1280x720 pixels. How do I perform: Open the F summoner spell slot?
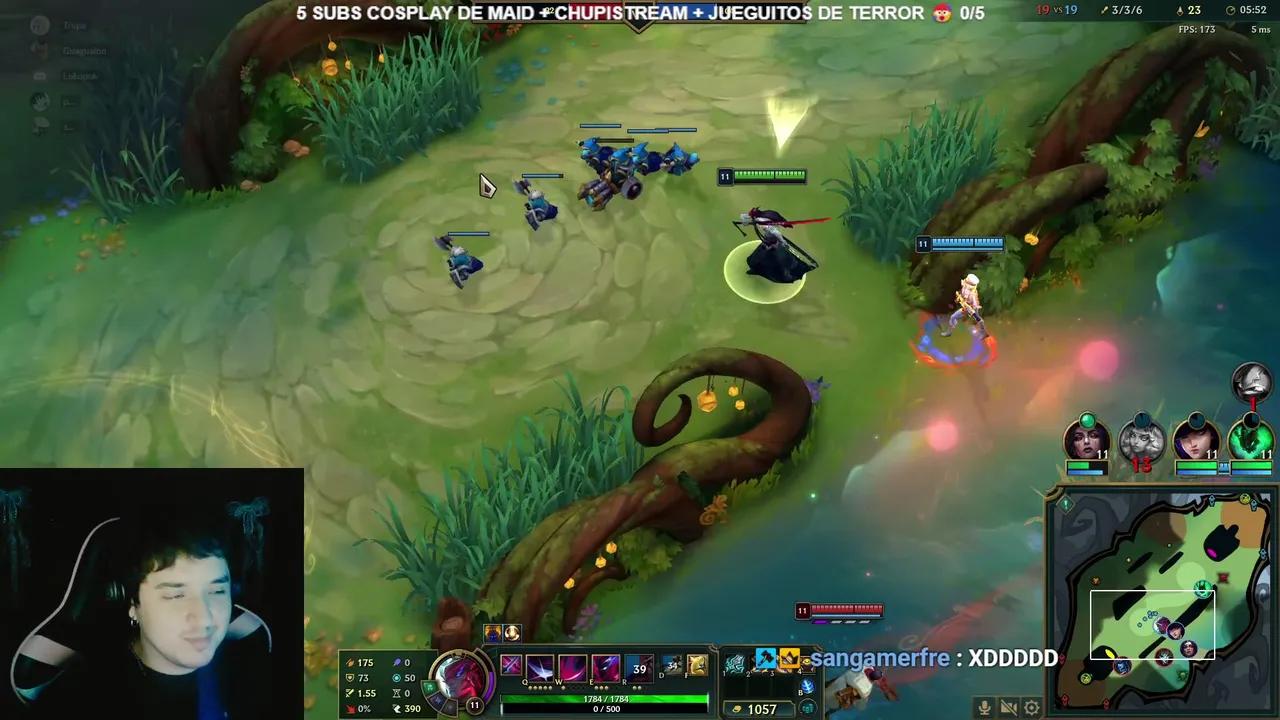[x=697, y=666]
